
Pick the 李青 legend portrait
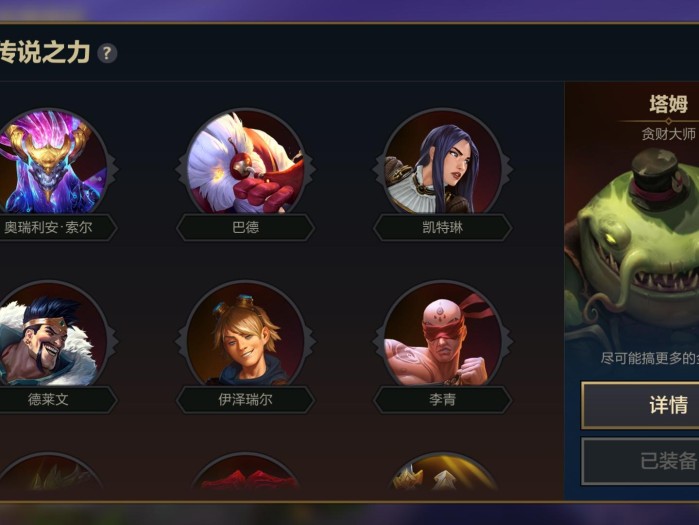coord(442,336)
